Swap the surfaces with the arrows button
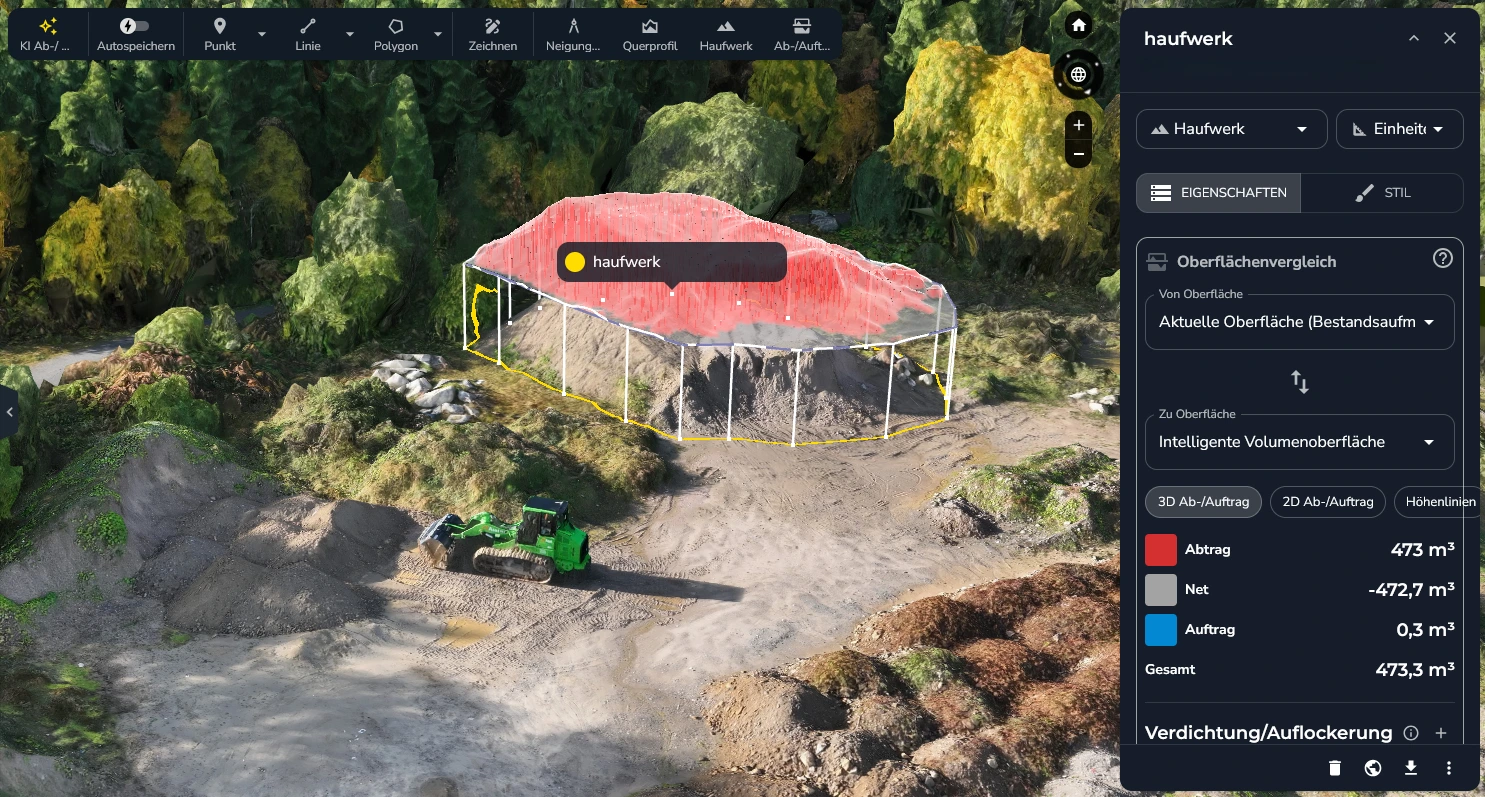This screenshot has width=1485, height=797. coord(1300,382)
